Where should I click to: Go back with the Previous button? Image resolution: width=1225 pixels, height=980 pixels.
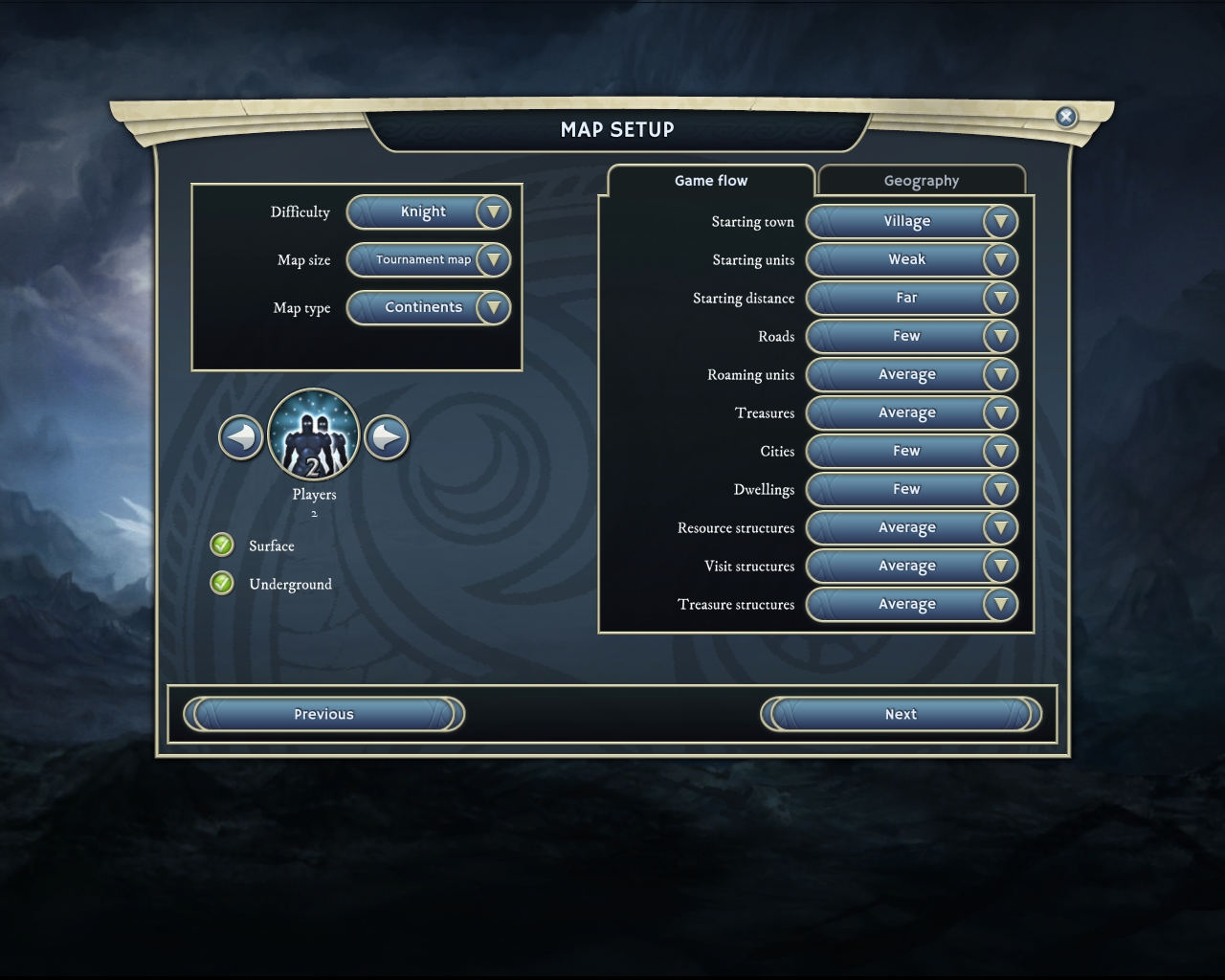(x=323, y=715)
